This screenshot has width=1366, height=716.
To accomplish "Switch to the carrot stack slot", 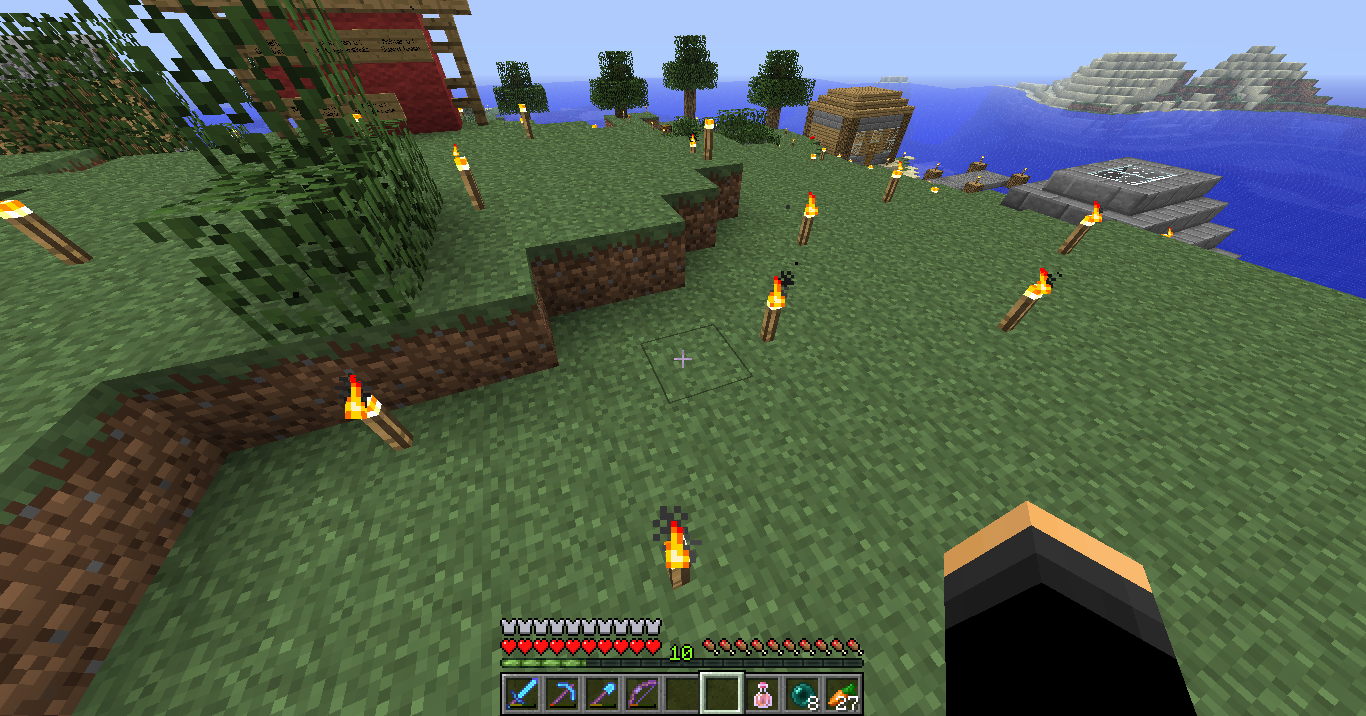I will (x=842, y=694).
